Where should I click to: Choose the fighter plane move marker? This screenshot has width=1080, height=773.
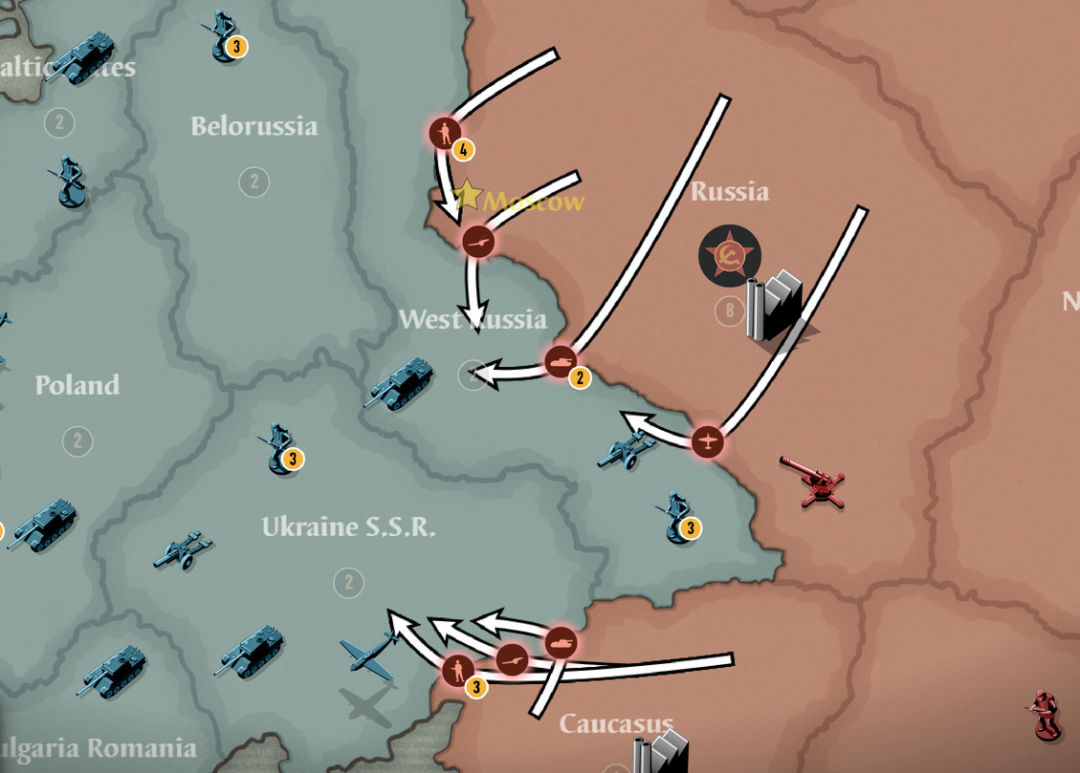tap(707, 439)
